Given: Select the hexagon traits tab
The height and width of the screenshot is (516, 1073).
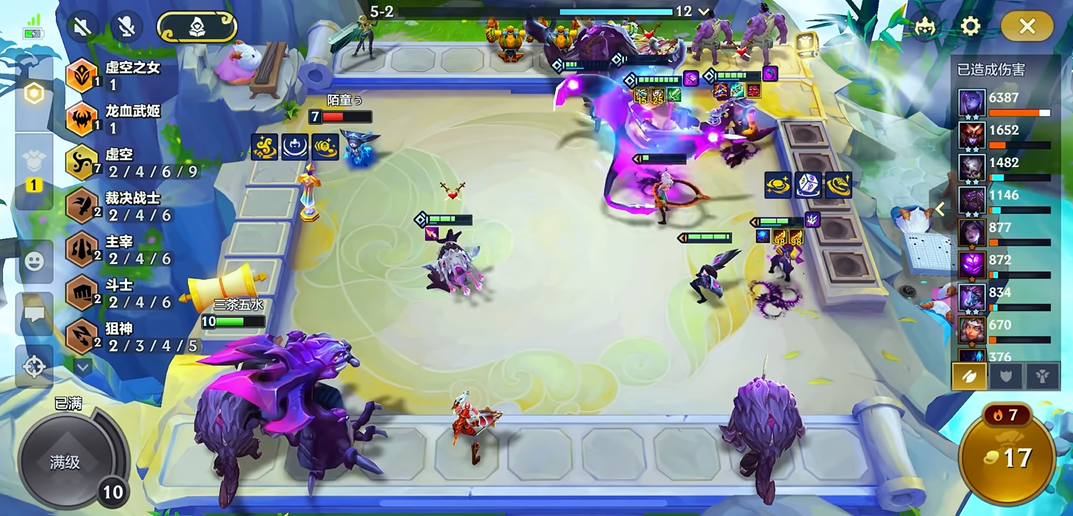Looking at the screenshot, I should pyautogui.click(x=34, y=94).
